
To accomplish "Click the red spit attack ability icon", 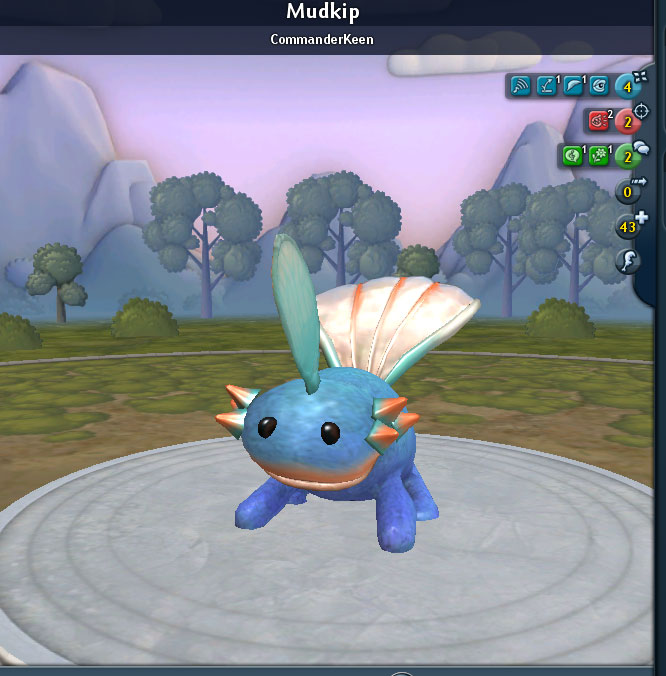I will 598,121.
